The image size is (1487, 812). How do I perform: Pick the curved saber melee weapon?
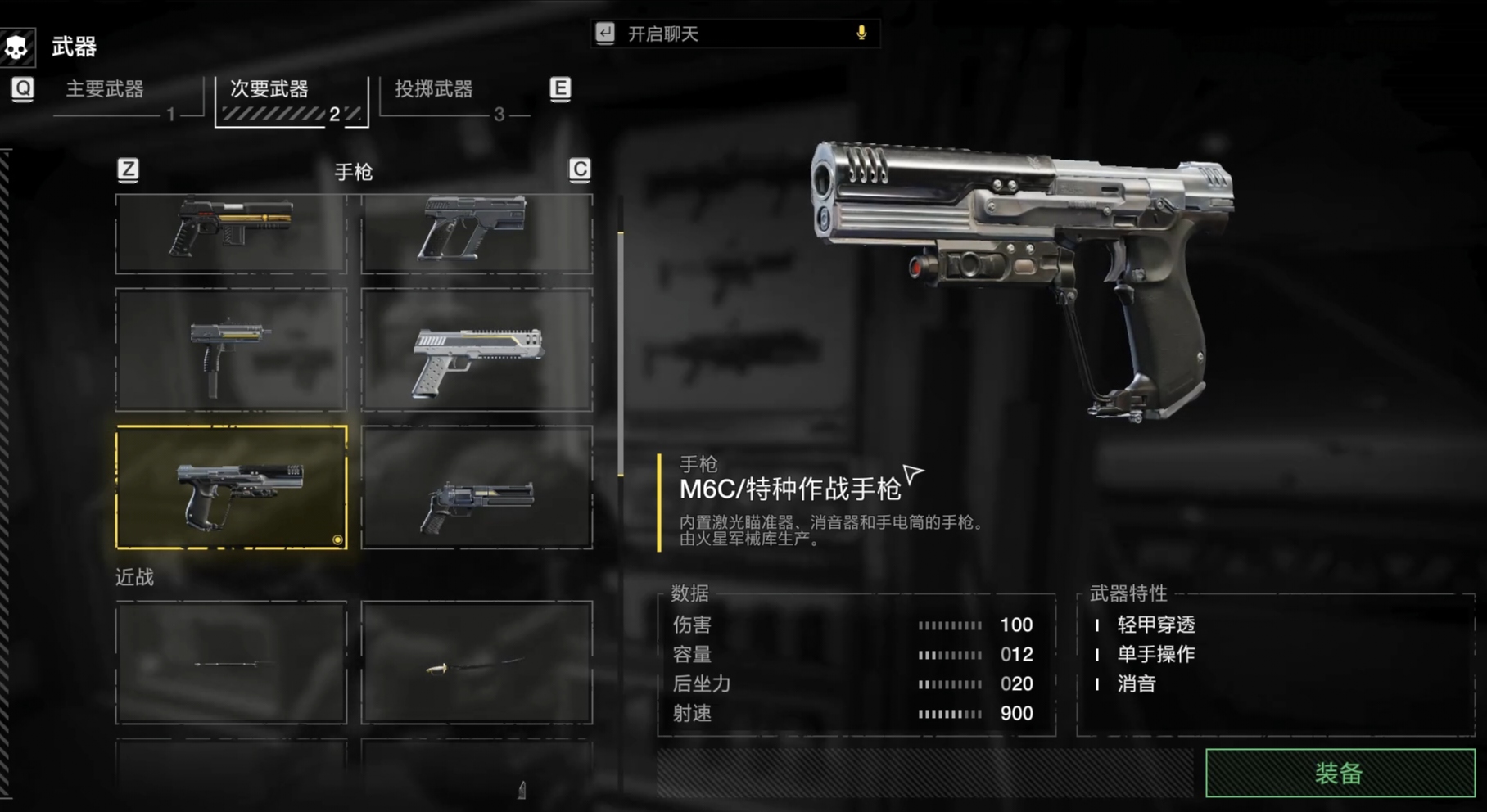(477, 663)
